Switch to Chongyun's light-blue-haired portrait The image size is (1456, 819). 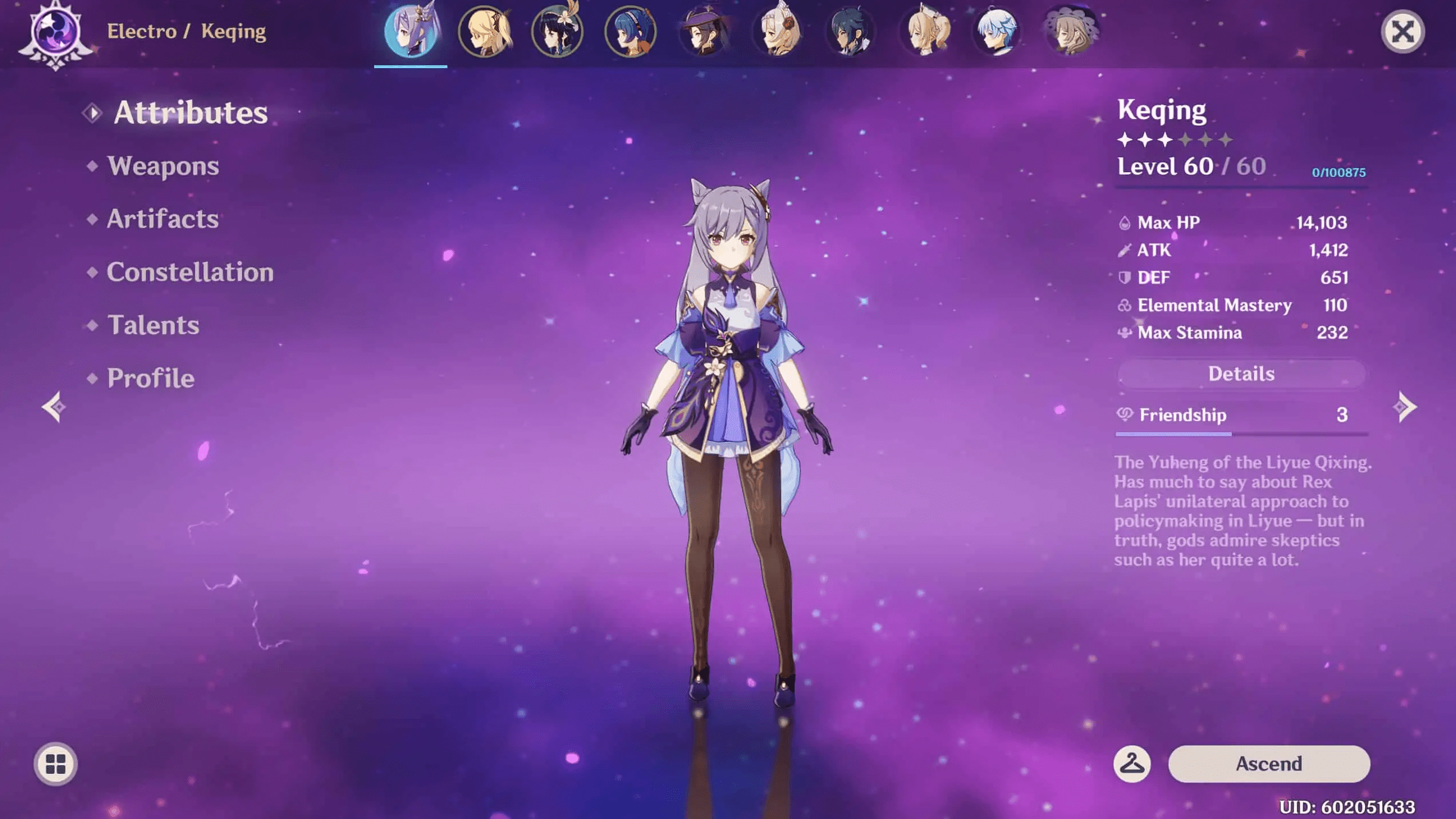click(997, 31)
